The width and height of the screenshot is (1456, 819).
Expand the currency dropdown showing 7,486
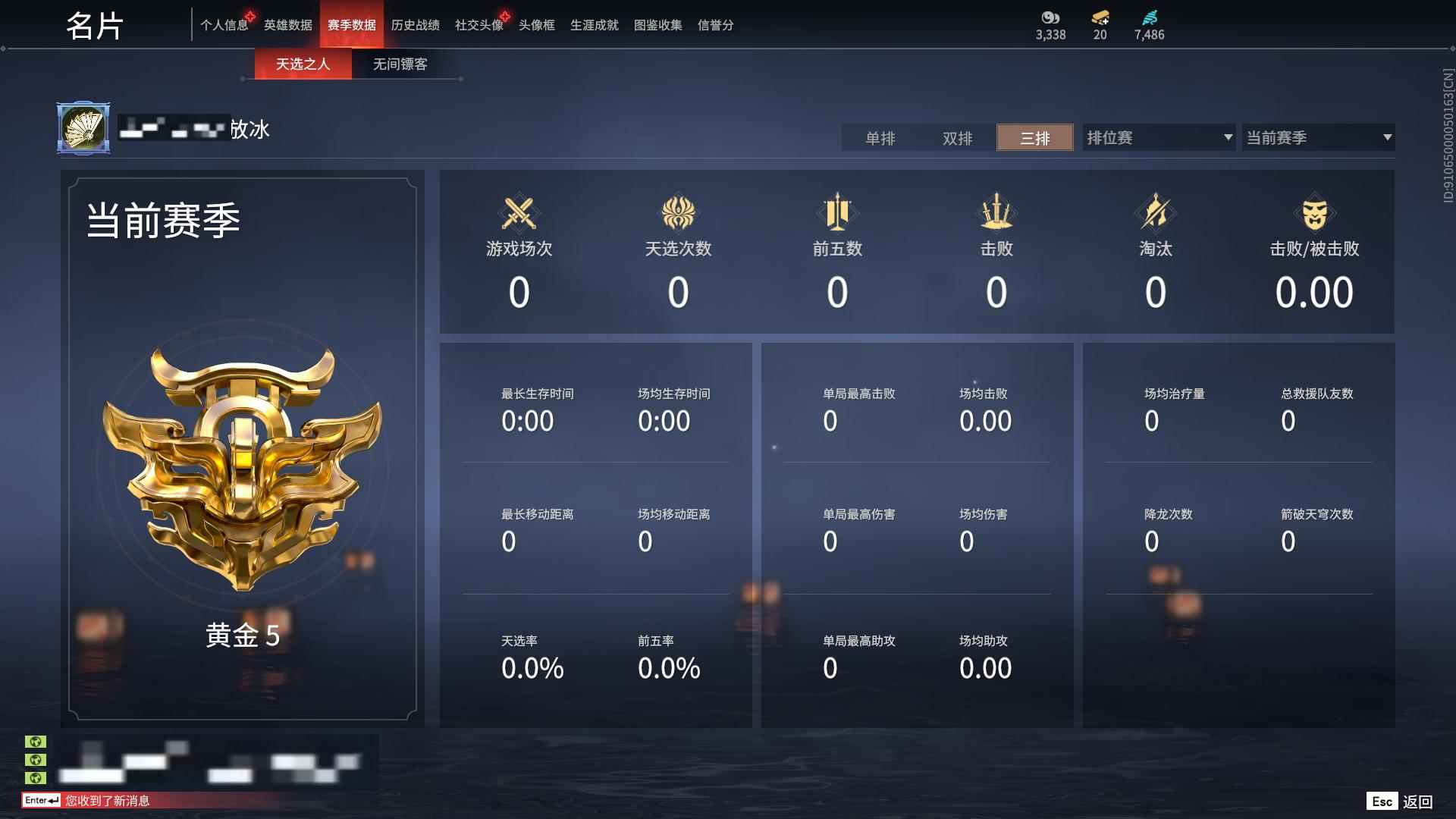[1148, 23]
